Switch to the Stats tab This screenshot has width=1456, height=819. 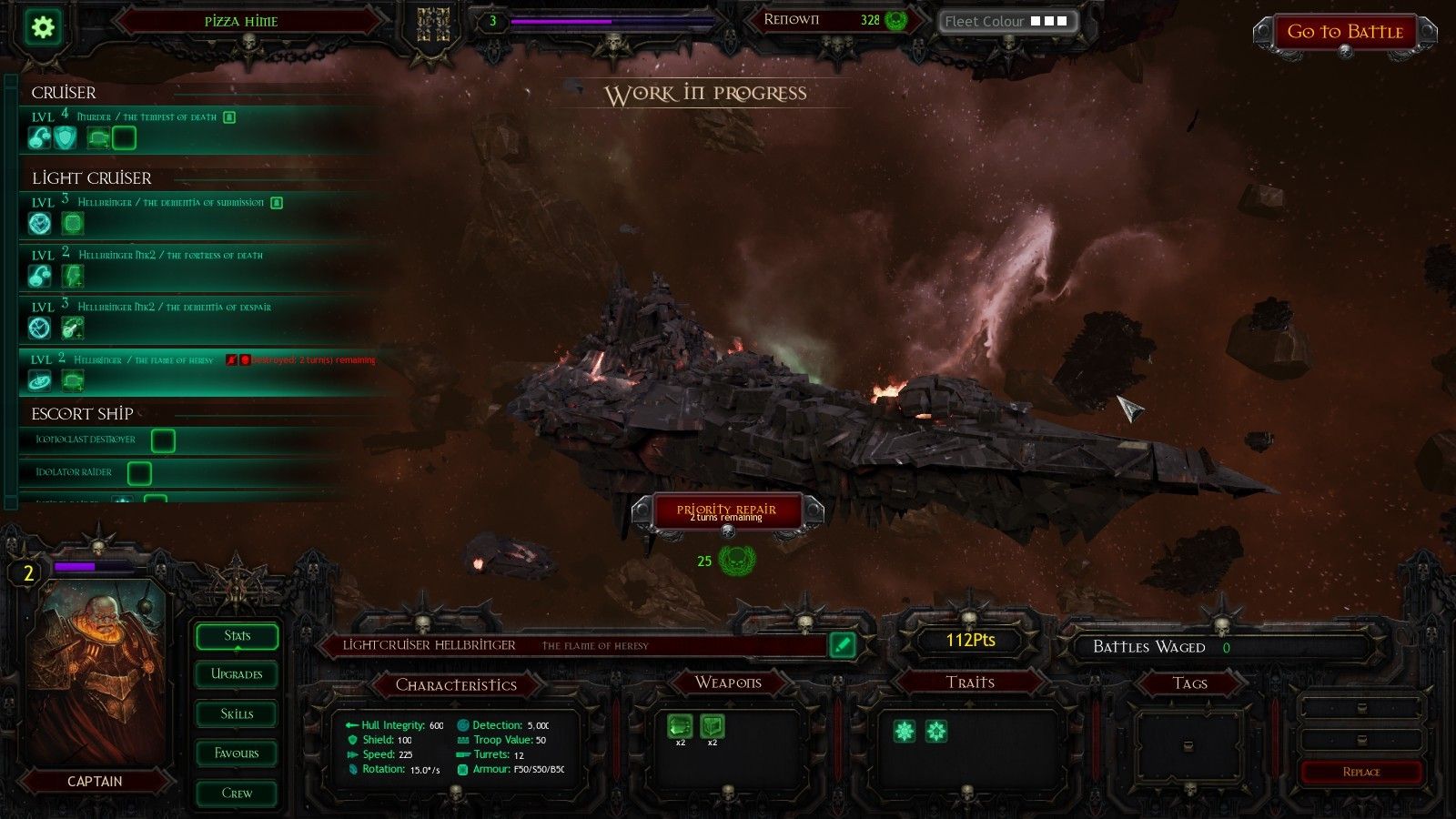(x=237, y=636)
